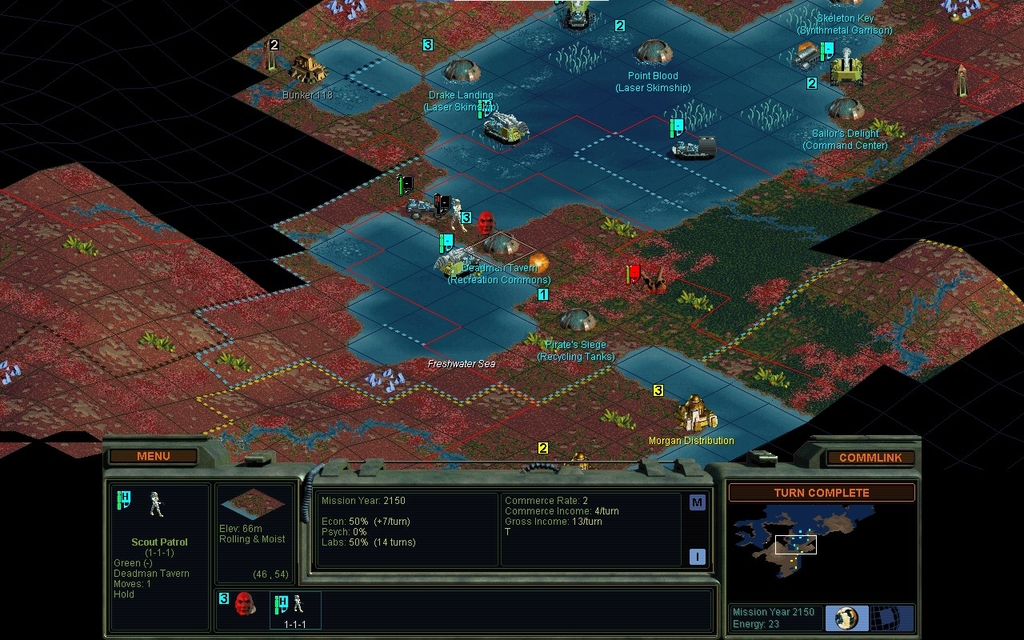Open the Sailor's Delight base
1024x640 pixels.
[x=846, y=108]
